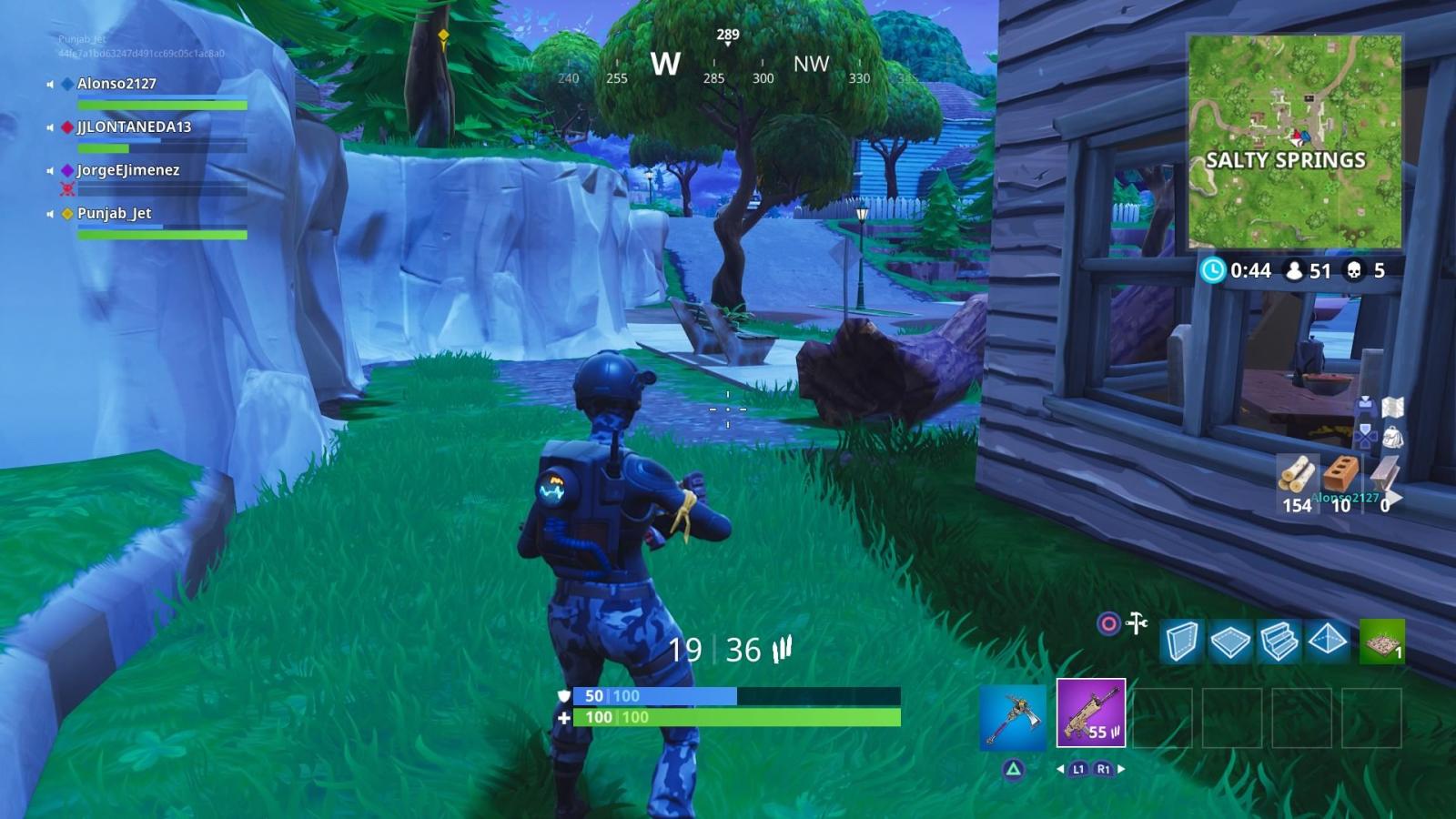Viewport: 1456px width, 819px height.
Task: Click the right arrow beside R1 button
Action: (x=1120, y=770)
